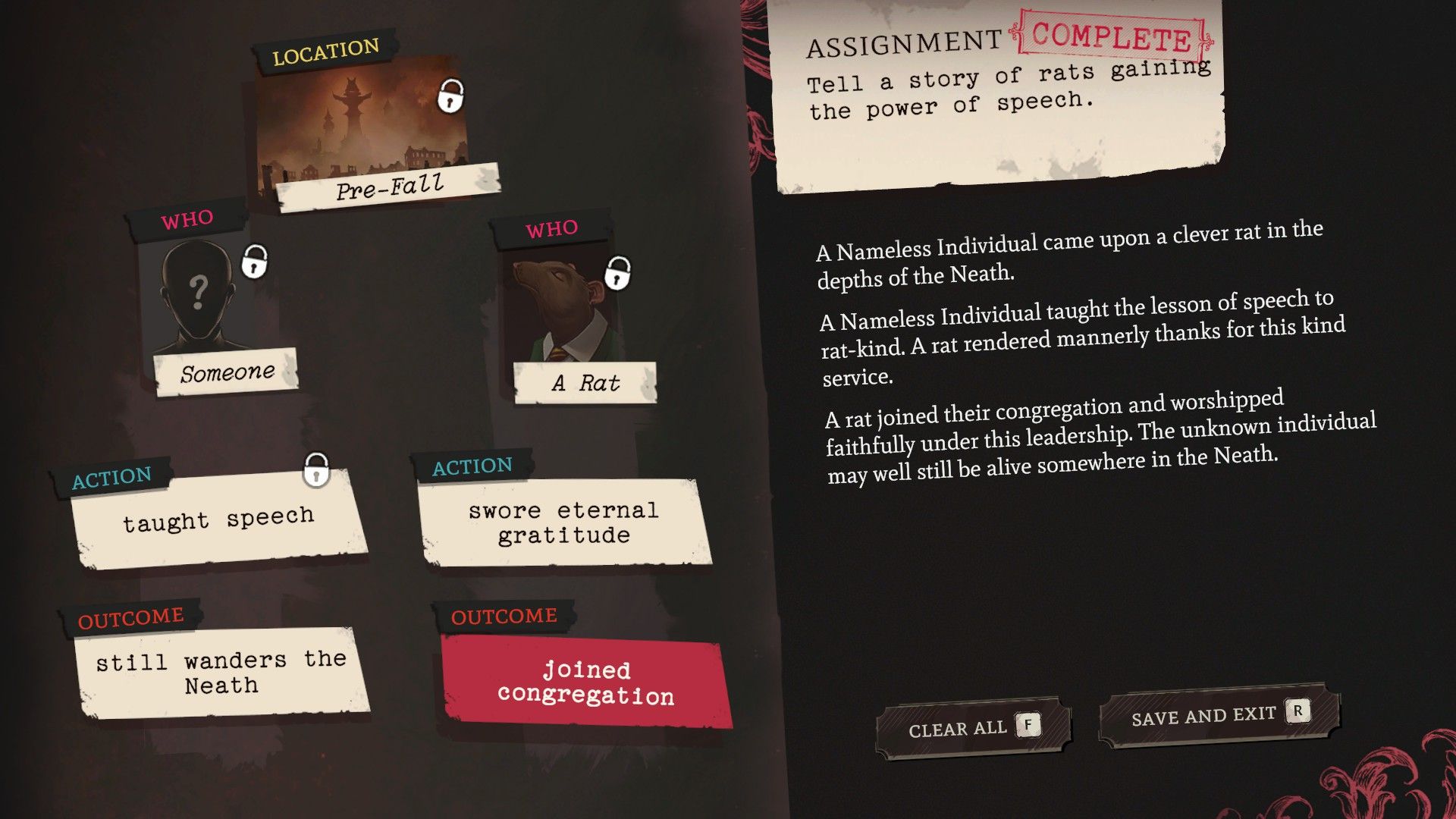
Task: Click the padlock on taught speech
Action: [x=316, y=470]
